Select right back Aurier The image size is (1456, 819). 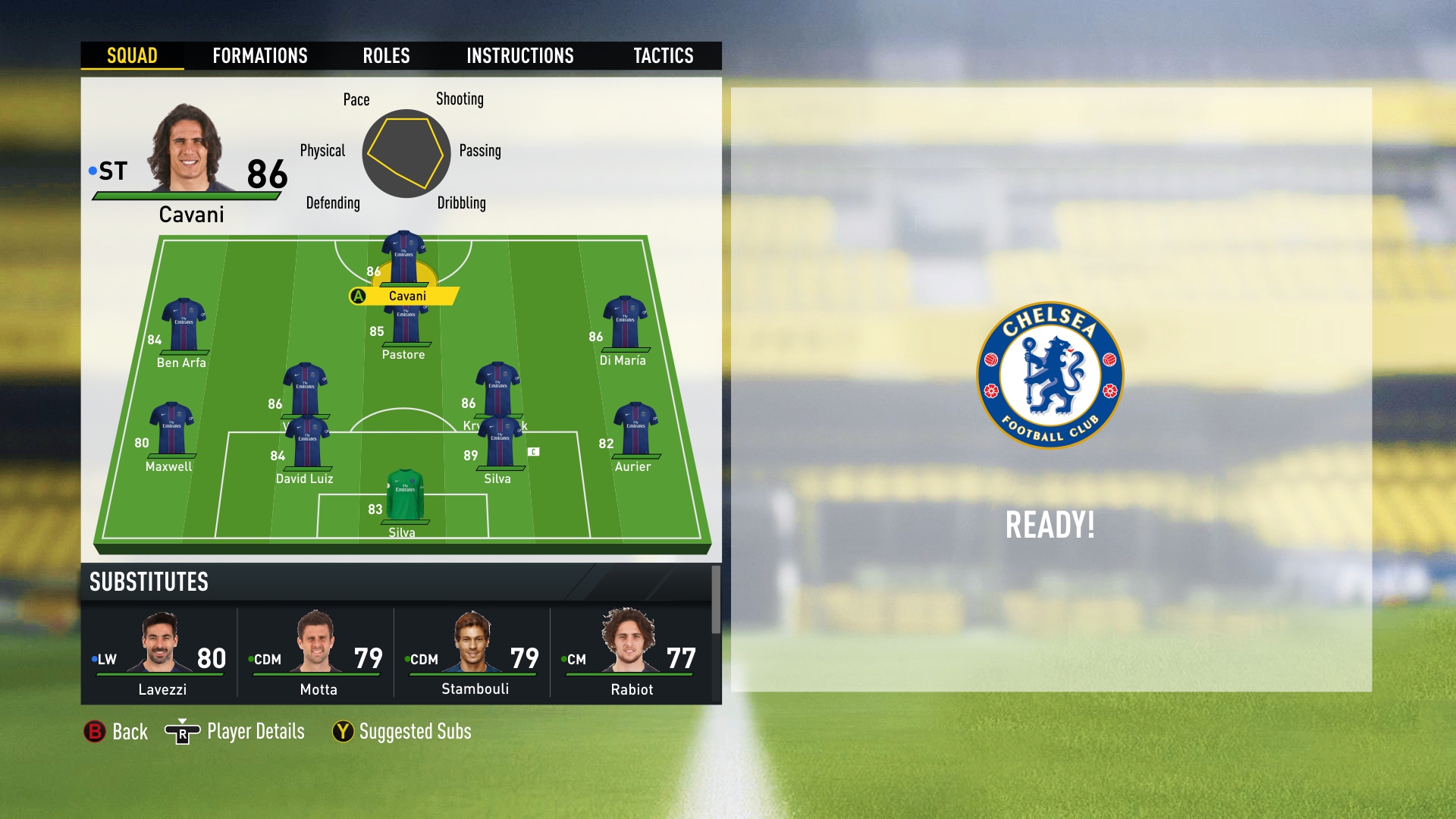635,431
